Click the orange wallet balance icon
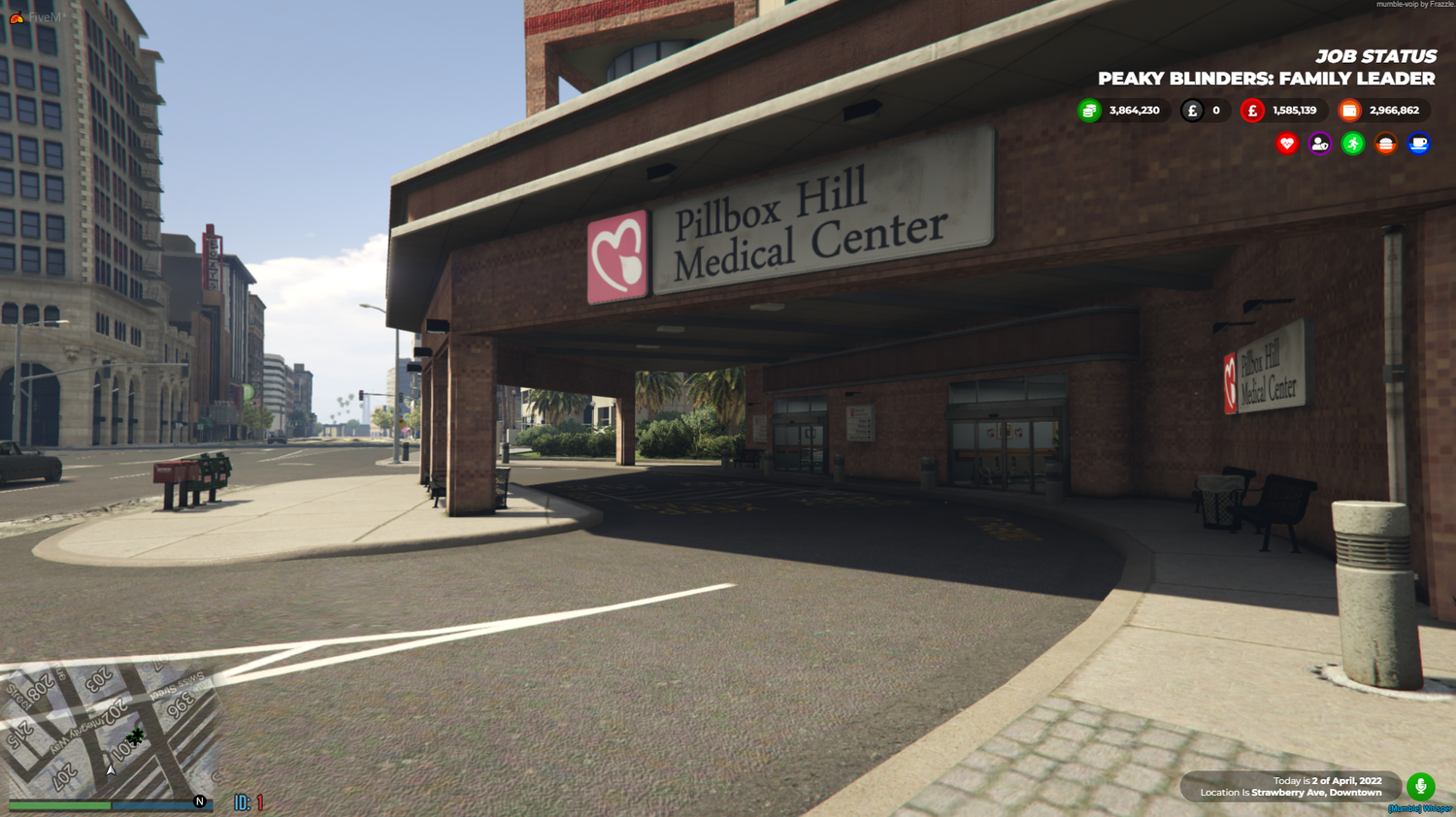This screenshot has height=817, width=1456. [x=1349, y=110]
